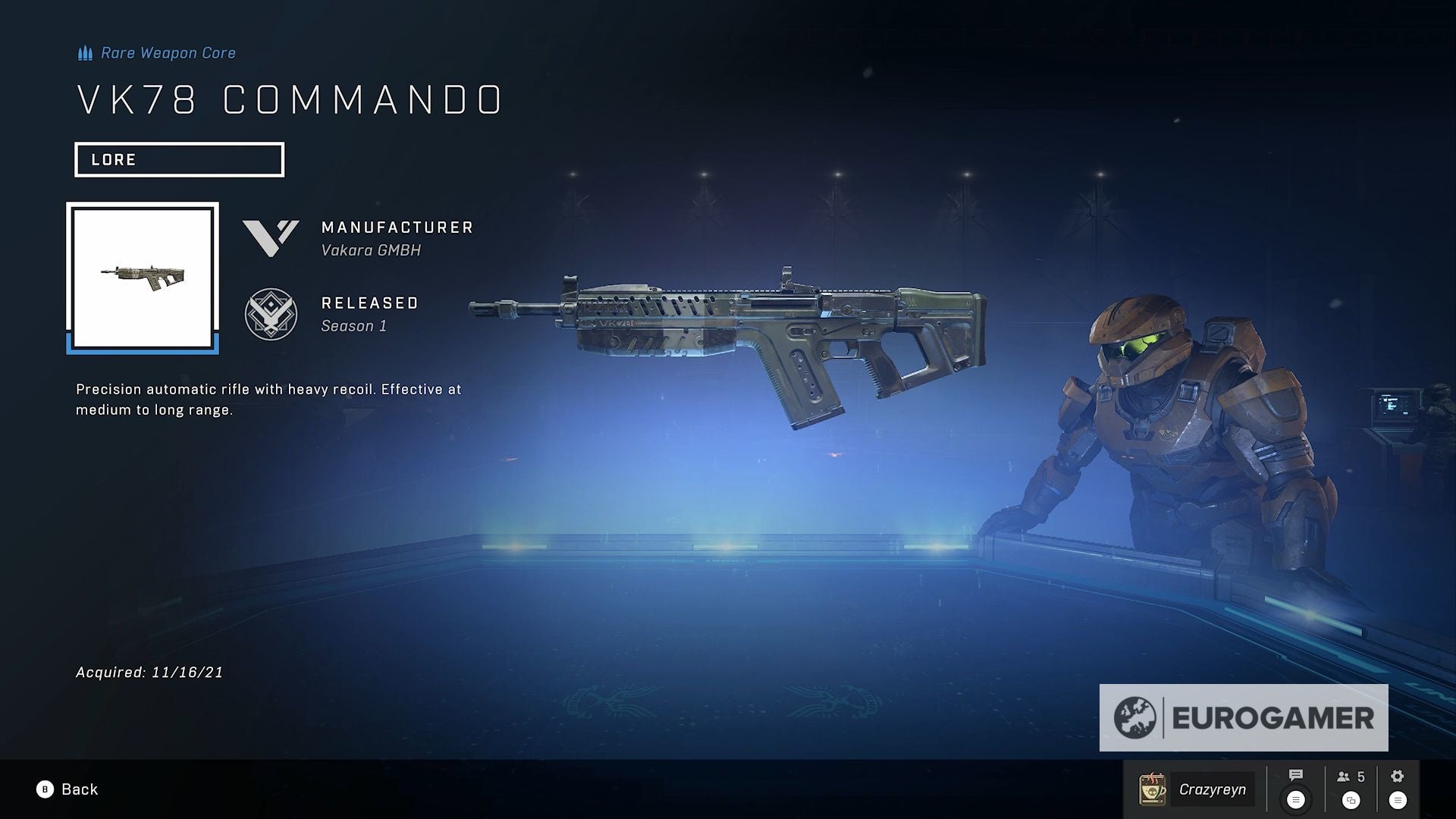
Task: Open the settings gear icon
Action: pos(1398,776)
